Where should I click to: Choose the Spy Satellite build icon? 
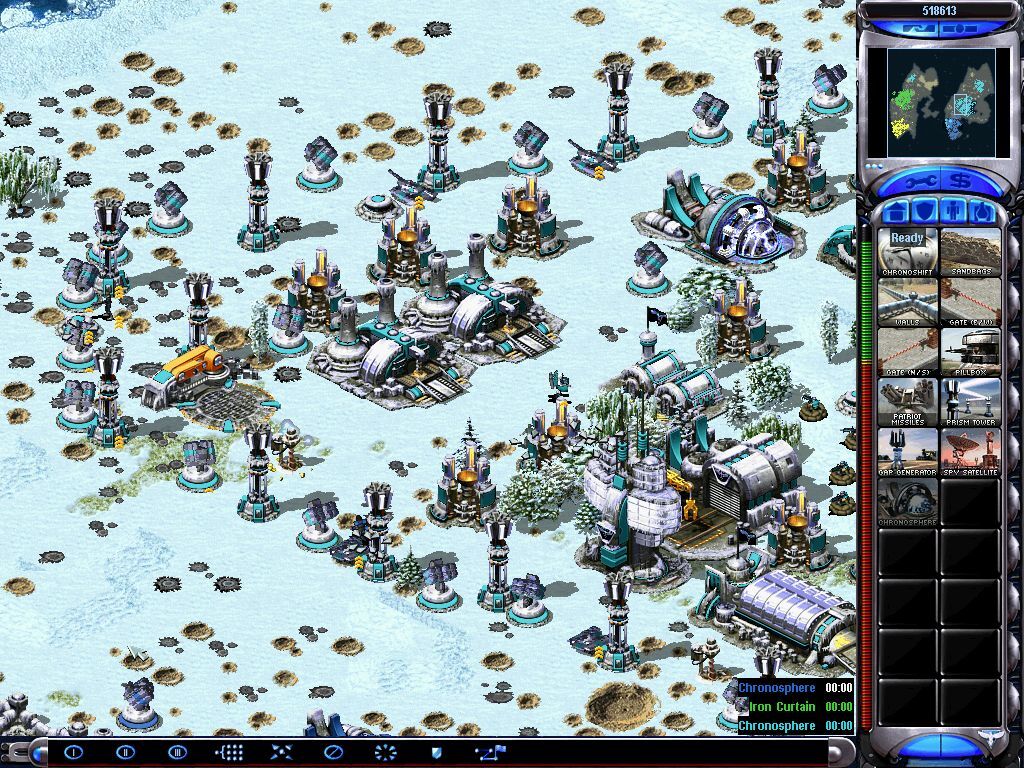pos(970,452)
